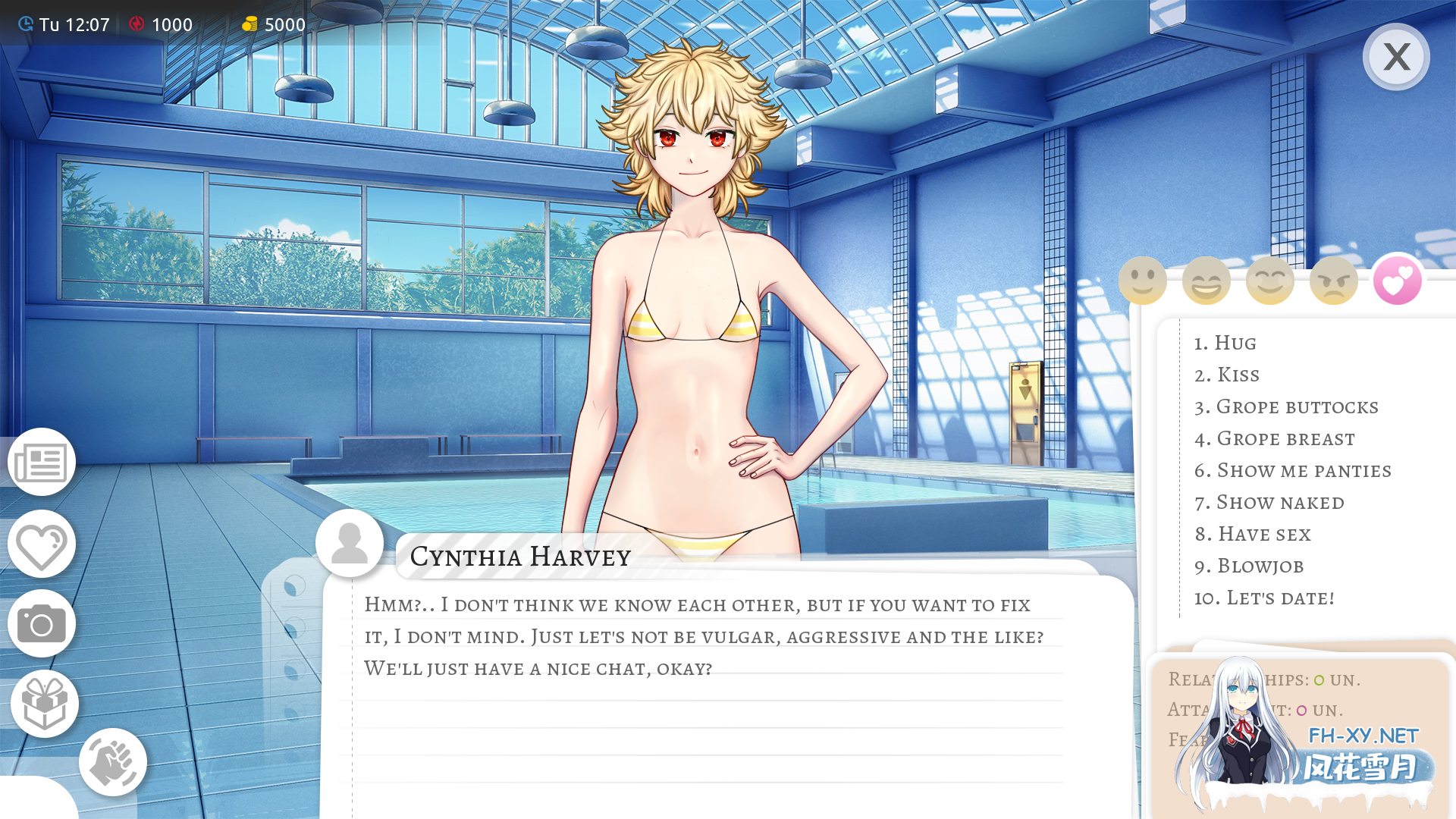Image resolution: width=1456 pixels, height=819 pixels.
Task: Select the camera/photo icon
Action: tap(41, 624)
